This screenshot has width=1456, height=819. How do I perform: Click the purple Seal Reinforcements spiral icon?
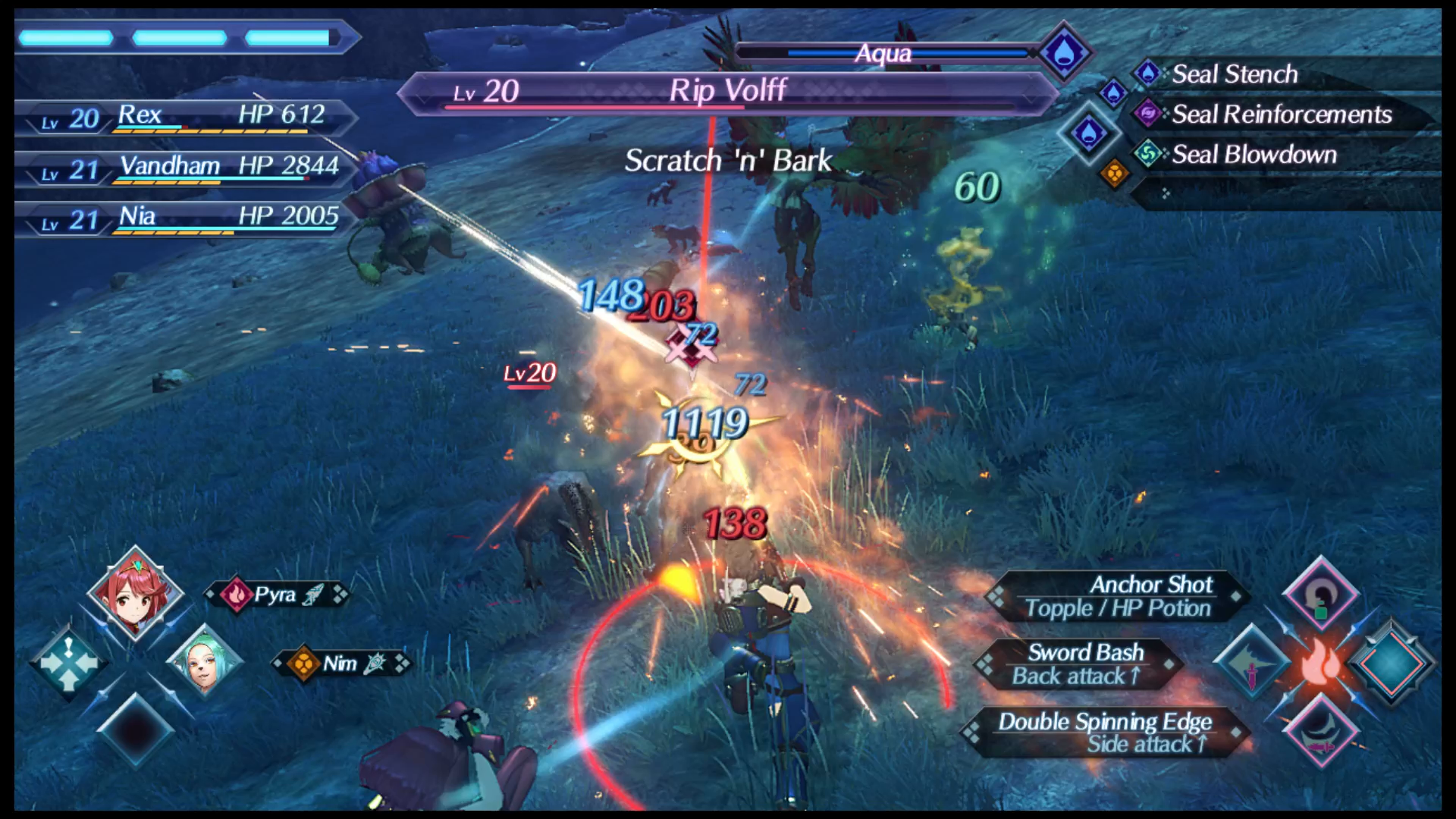[x=1149, y=115]
